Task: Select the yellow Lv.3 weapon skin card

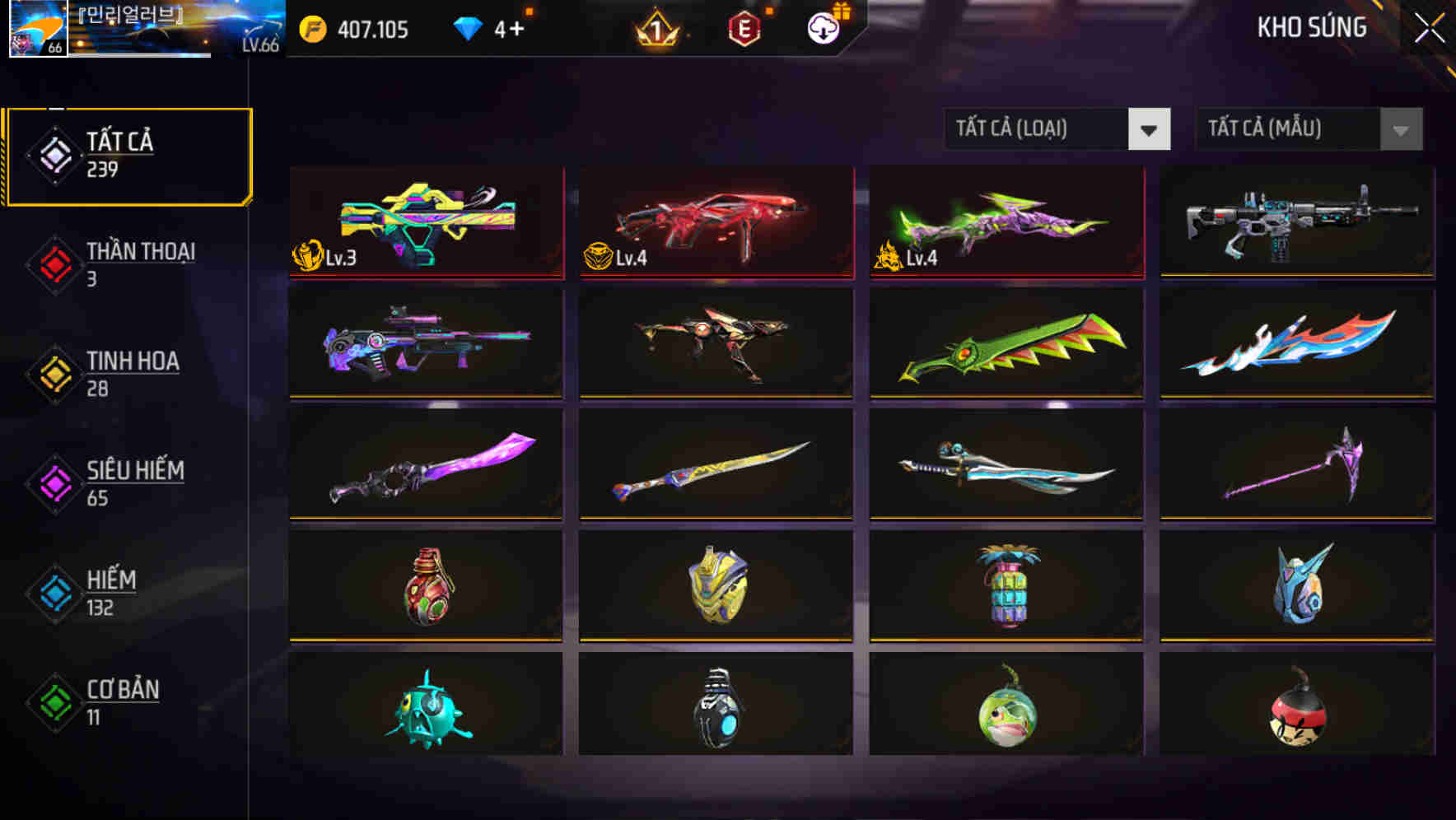Action: [425, 224]
